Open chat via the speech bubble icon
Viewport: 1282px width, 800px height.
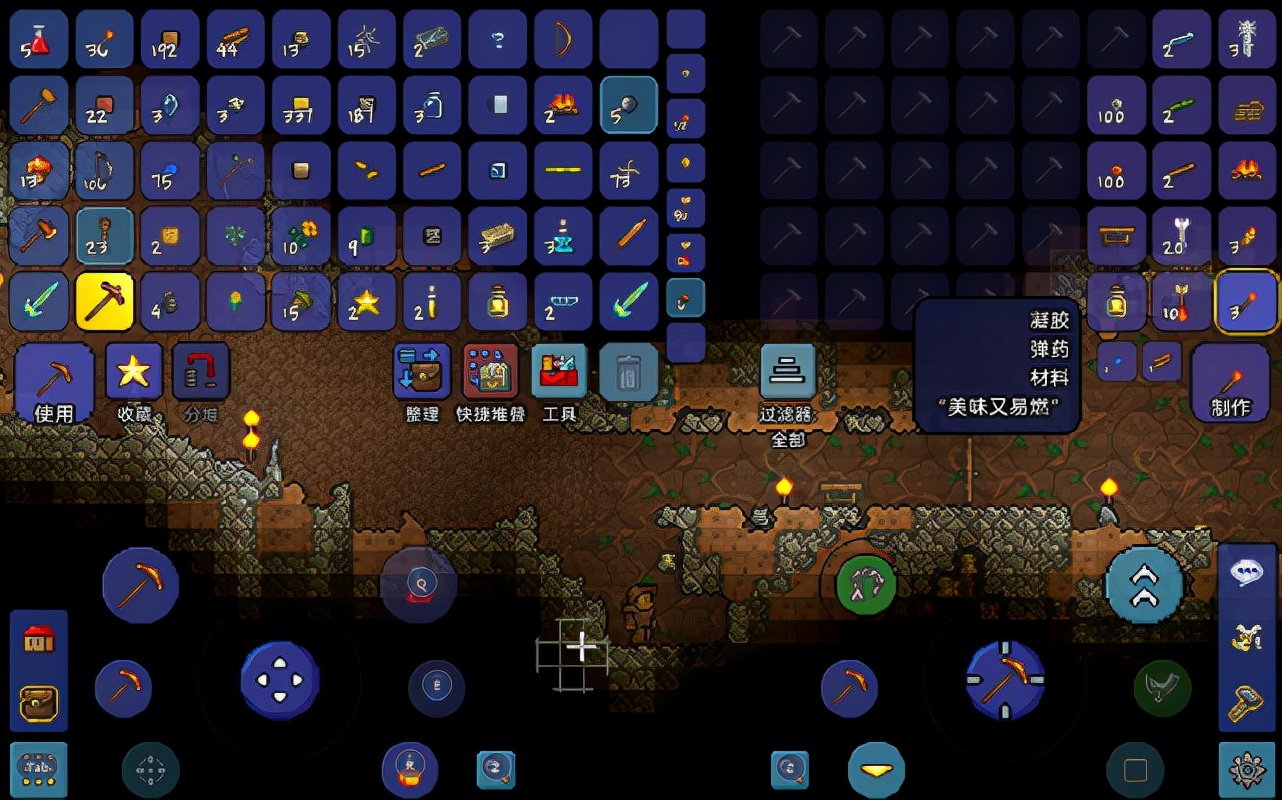point(1246,574)
